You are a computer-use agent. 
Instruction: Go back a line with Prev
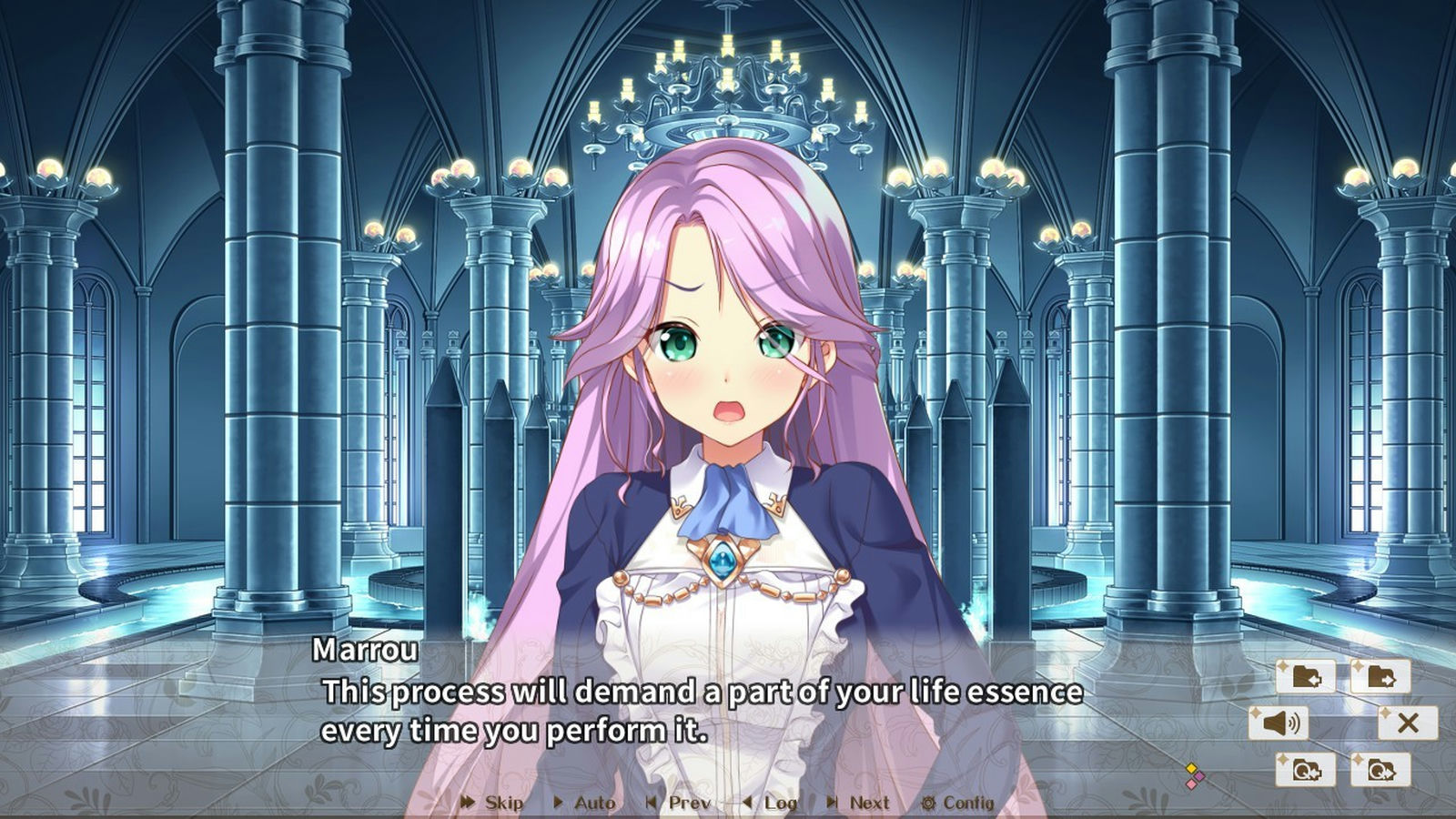(x=689, y=804)
